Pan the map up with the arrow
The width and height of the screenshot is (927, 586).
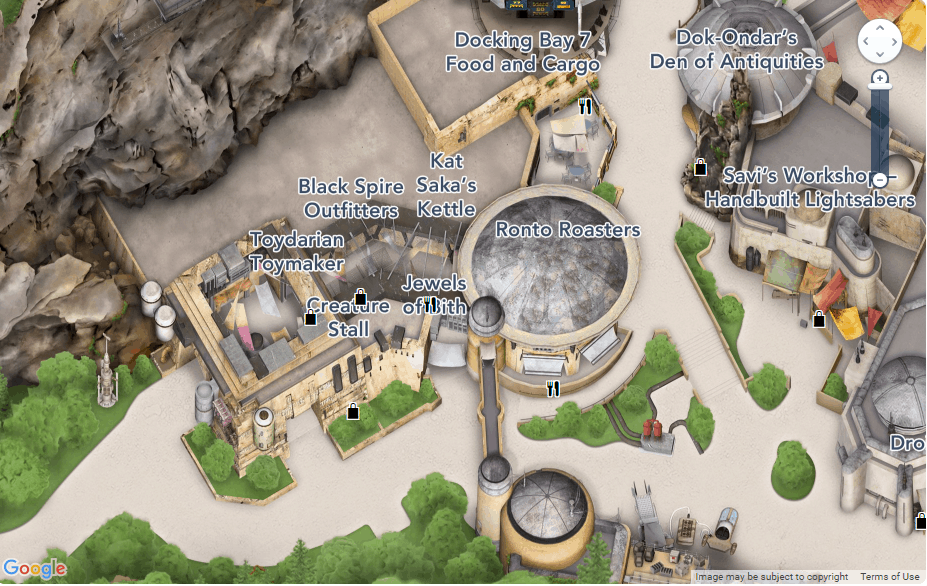(880, 28)
